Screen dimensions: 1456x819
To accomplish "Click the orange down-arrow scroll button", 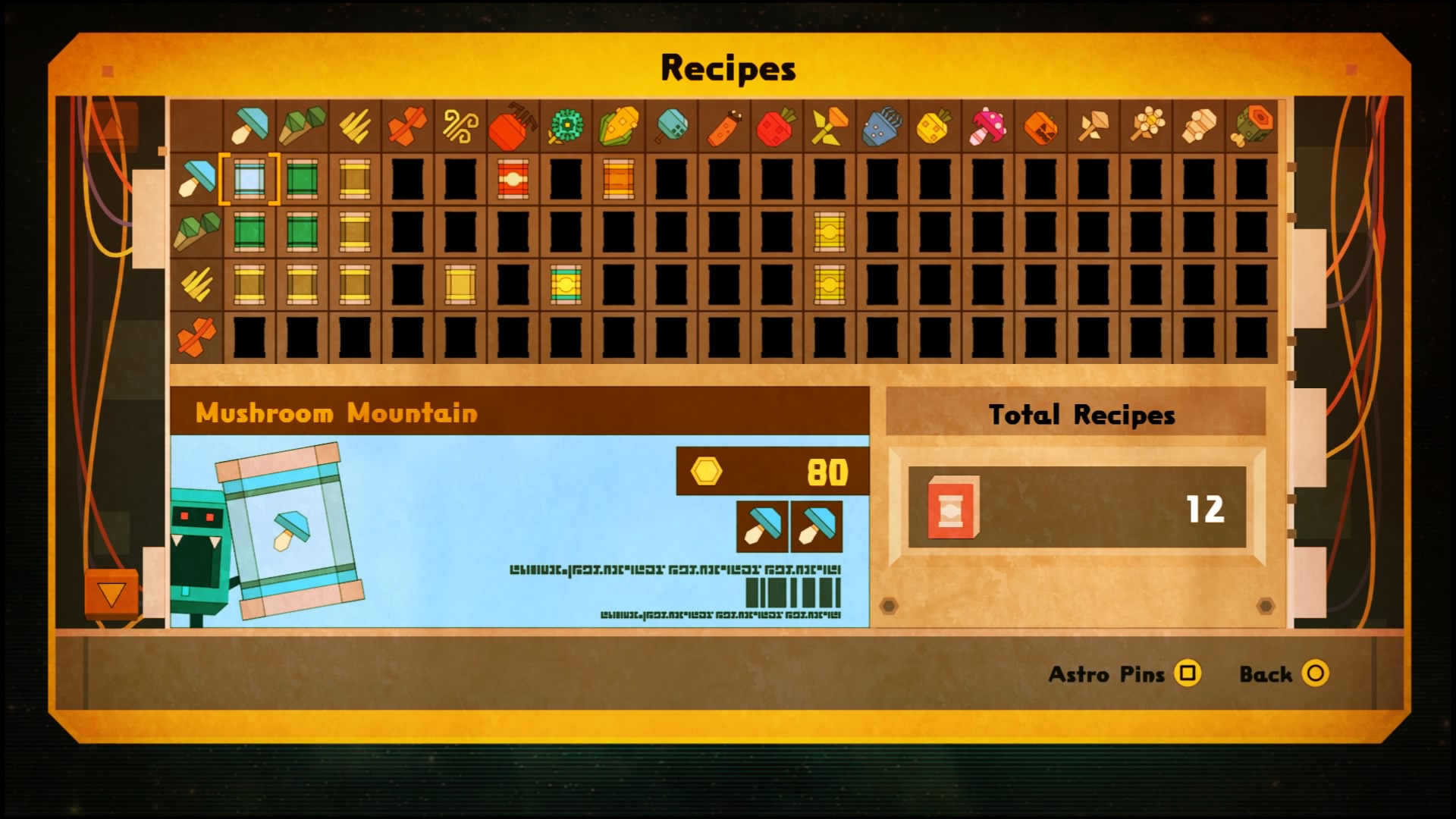I will pyautogui.click(x=111, y=594).
